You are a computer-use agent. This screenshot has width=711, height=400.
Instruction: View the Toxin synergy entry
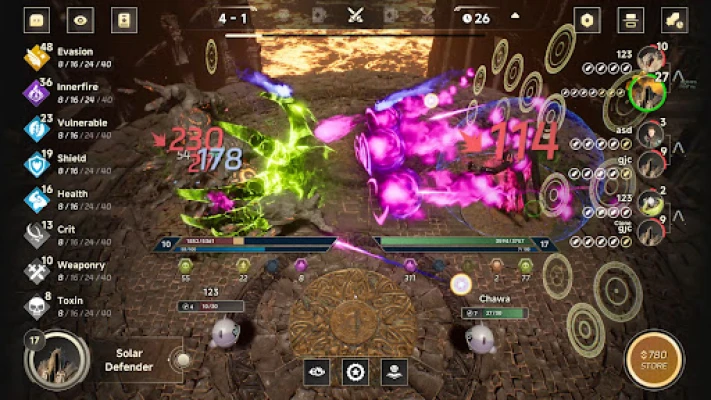pyautogui.click(x=60, y=306)
